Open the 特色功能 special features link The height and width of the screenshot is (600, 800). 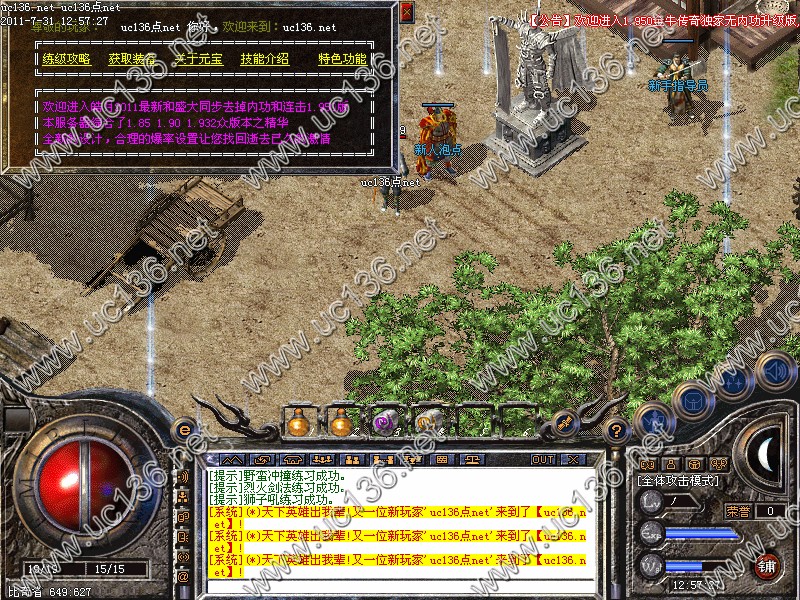tap(342, 59)
